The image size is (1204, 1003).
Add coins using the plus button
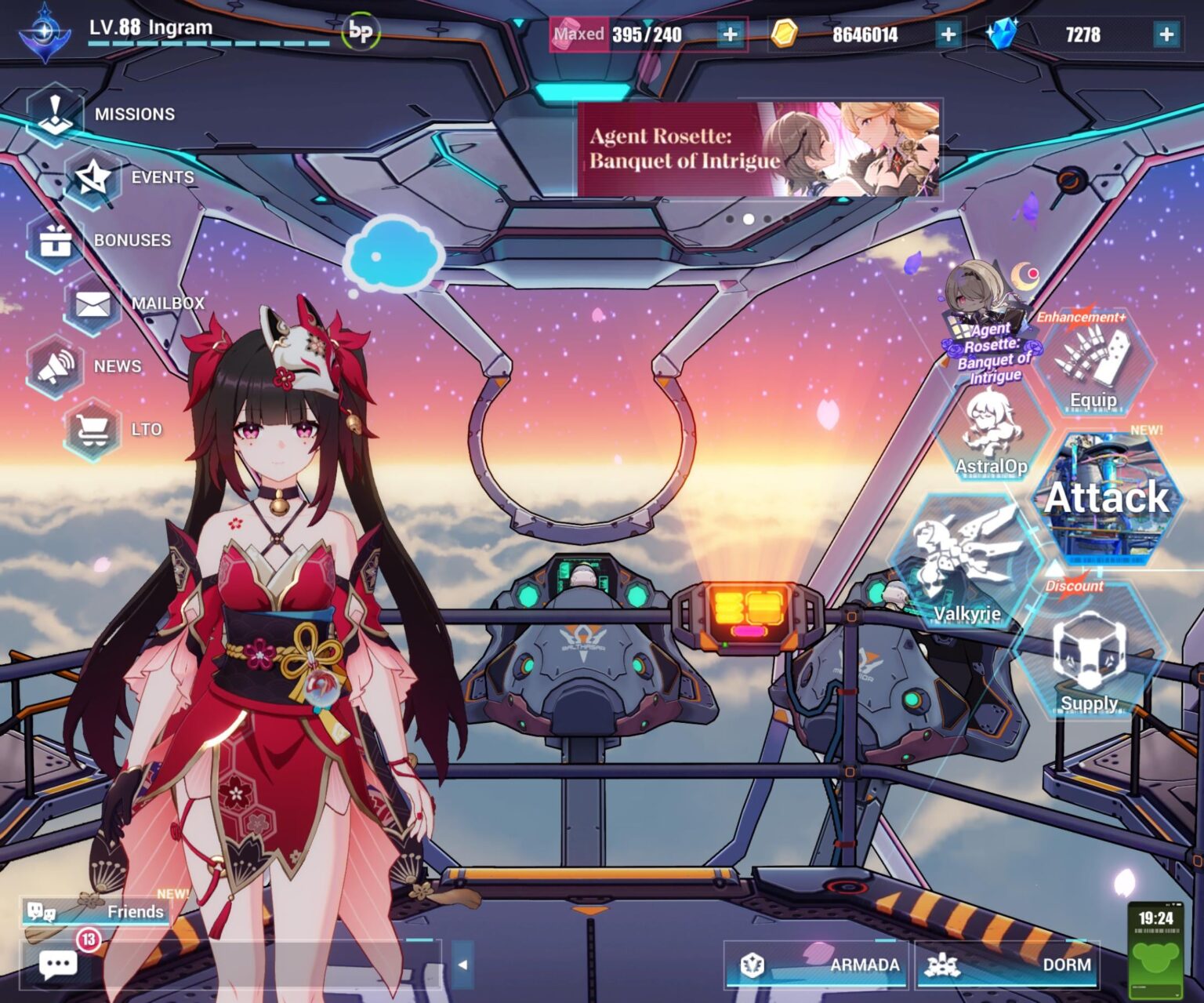point(948,35)
